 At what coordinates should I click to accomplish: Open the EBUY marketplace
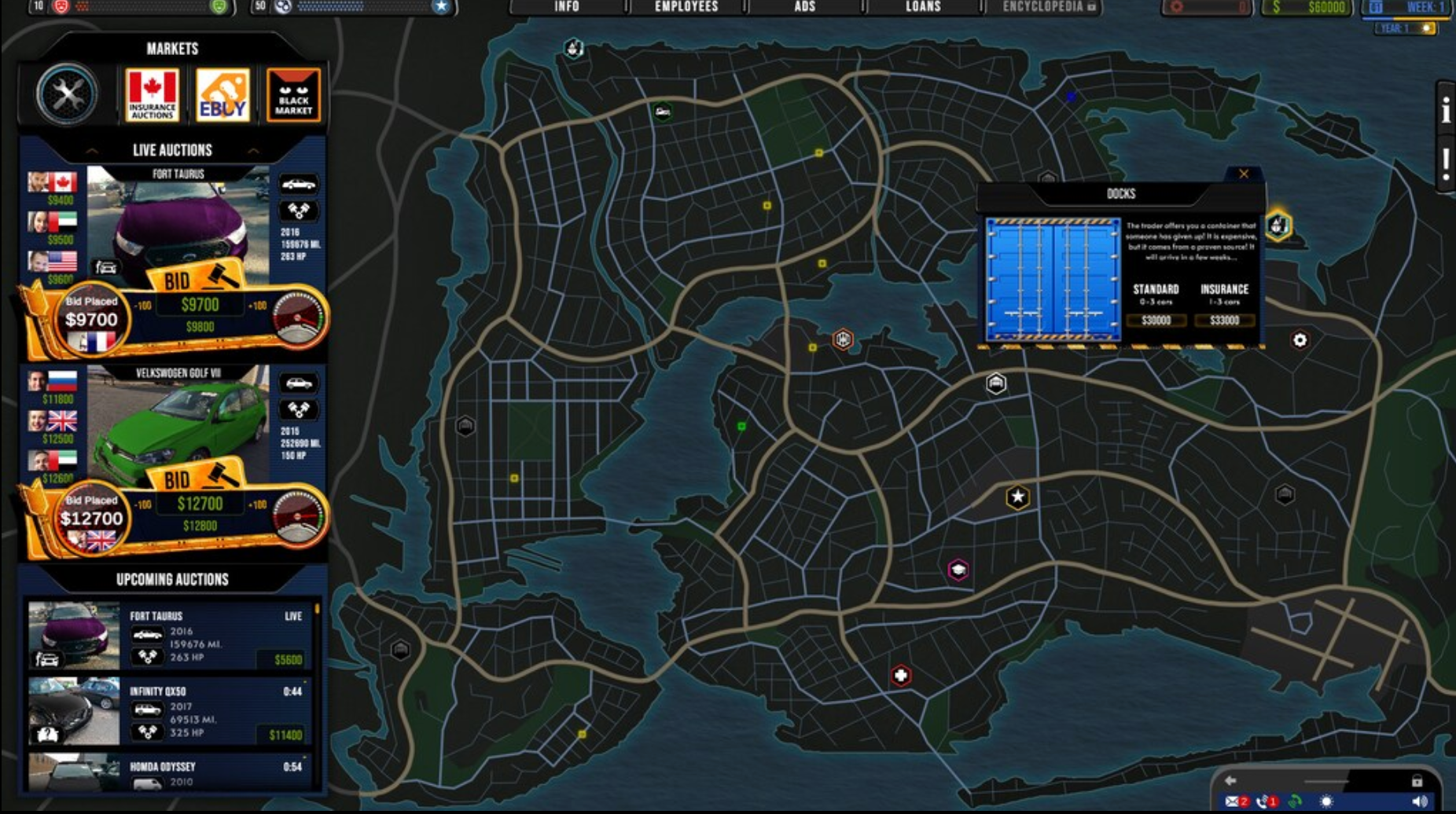click(x=222, y=93)
